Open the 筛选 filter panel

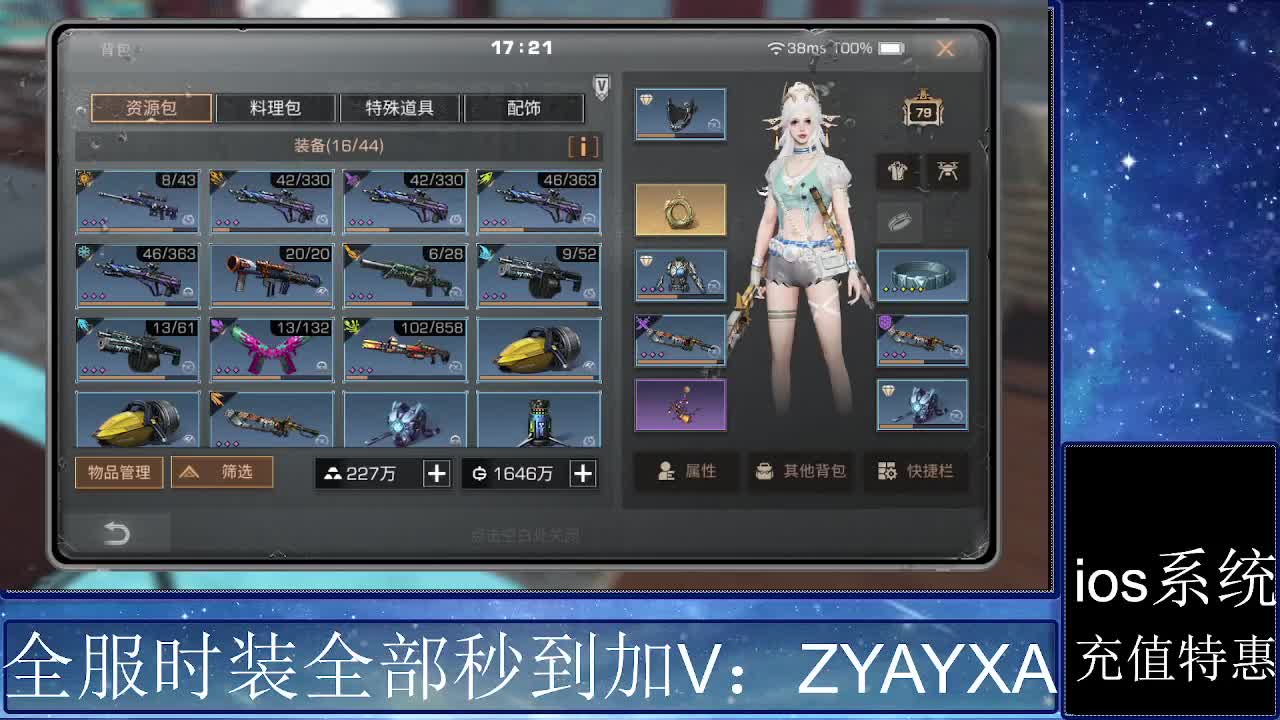point(221,473)
